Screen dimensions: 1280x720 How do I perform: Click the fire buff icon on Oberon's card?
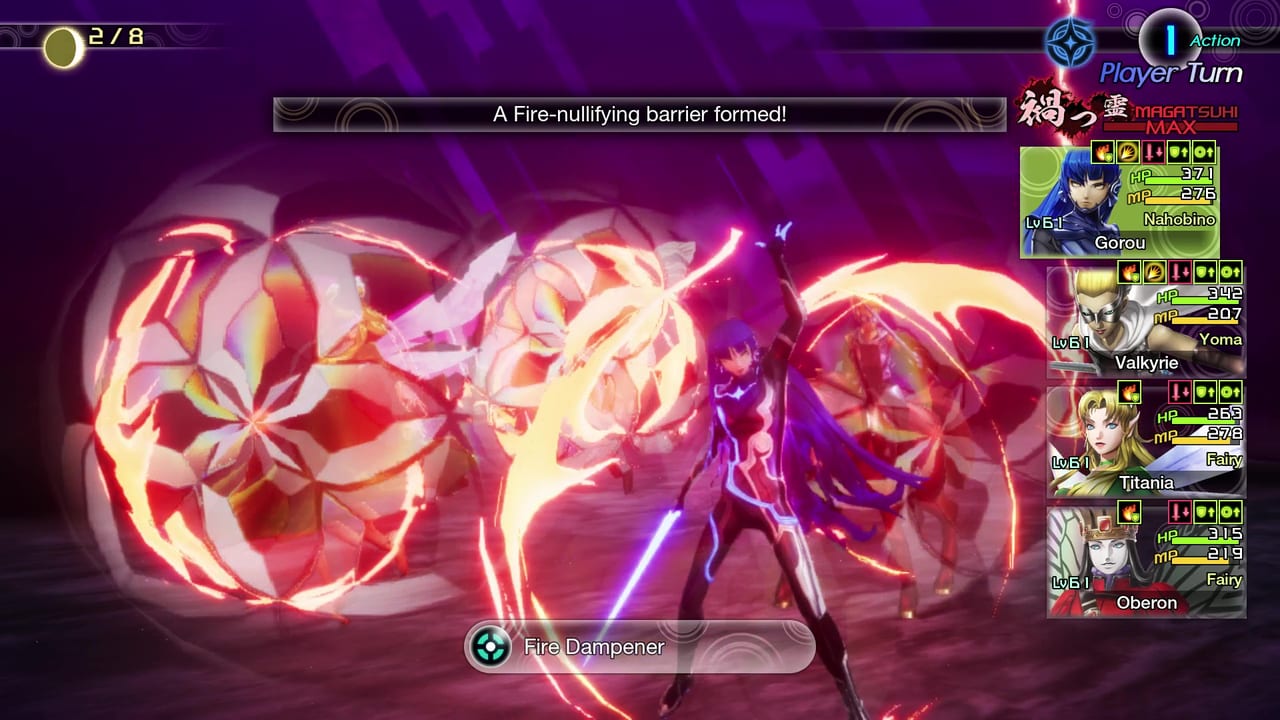tap(1129, 513)
